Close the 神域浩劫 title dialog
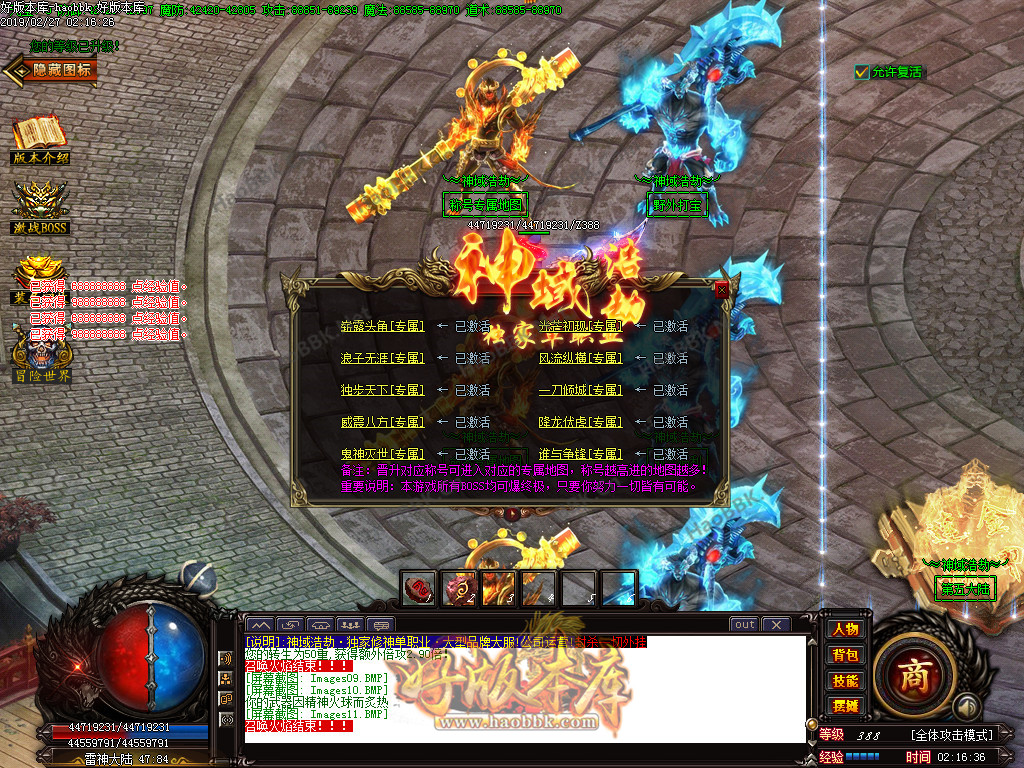This screenshot has width=1024, height=768. click(x=722, y=290)
